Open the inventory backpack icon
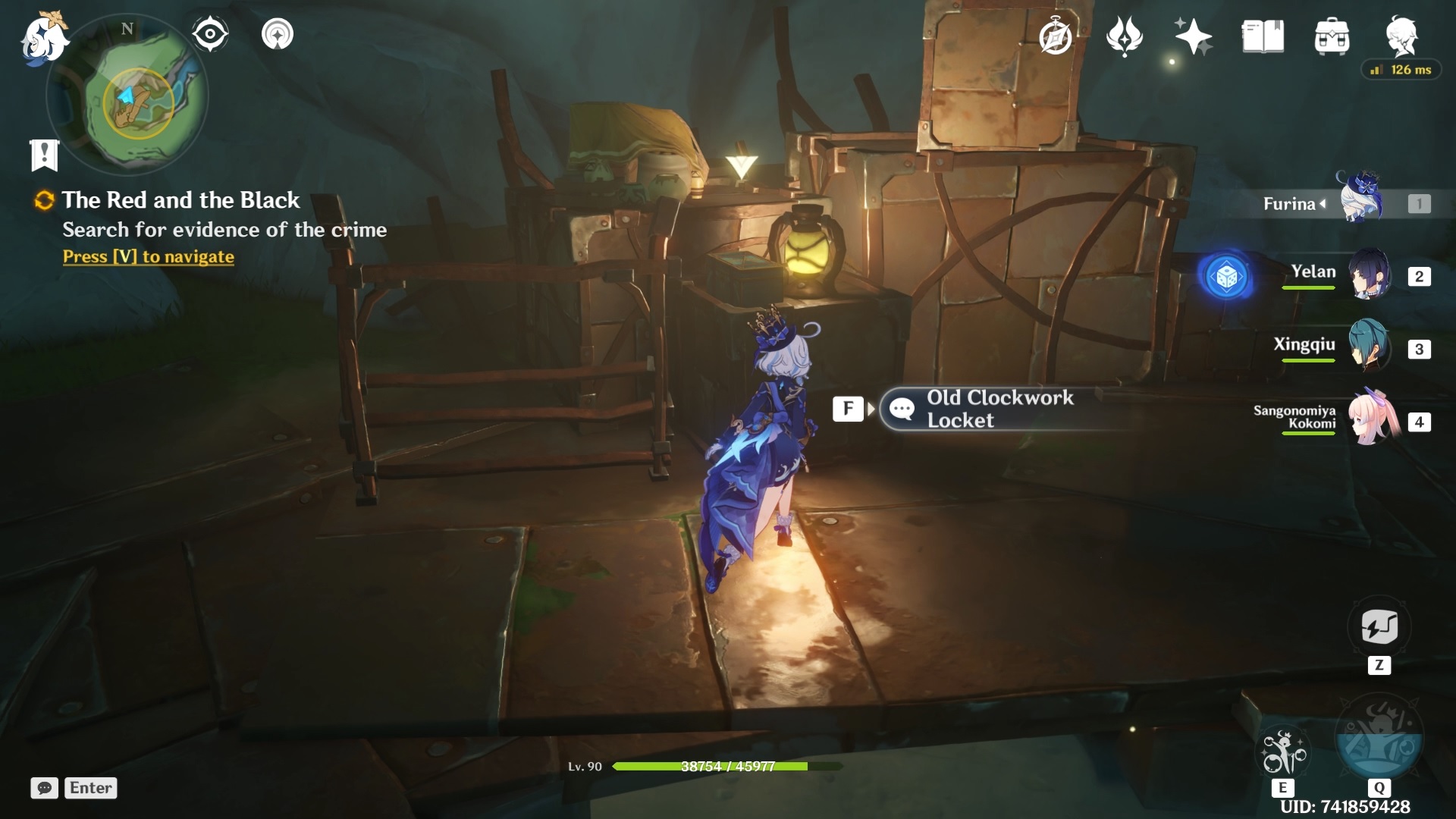This screenshot has width=1456, height=819. [1332, 36]
